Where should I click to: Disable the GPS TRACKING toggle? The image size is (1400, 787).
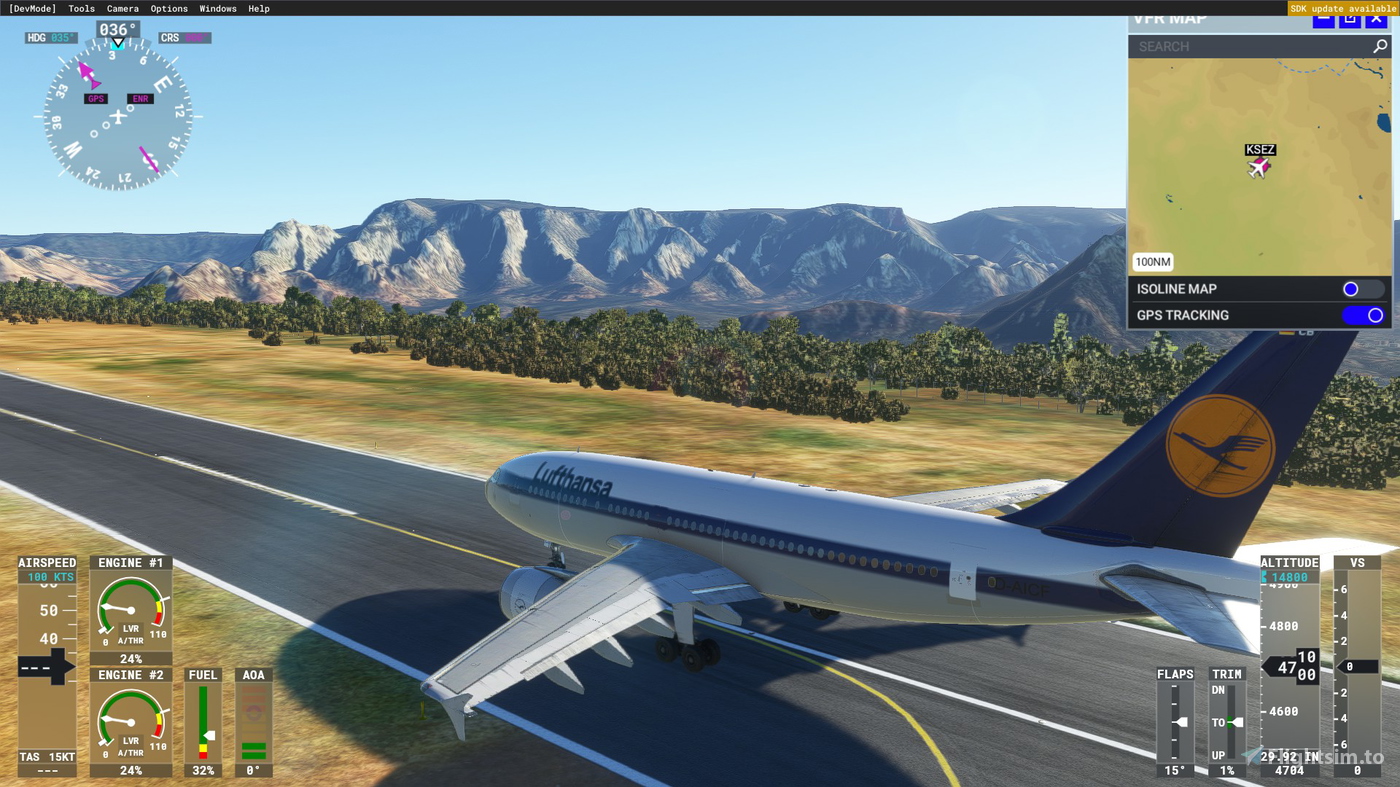1362,314
